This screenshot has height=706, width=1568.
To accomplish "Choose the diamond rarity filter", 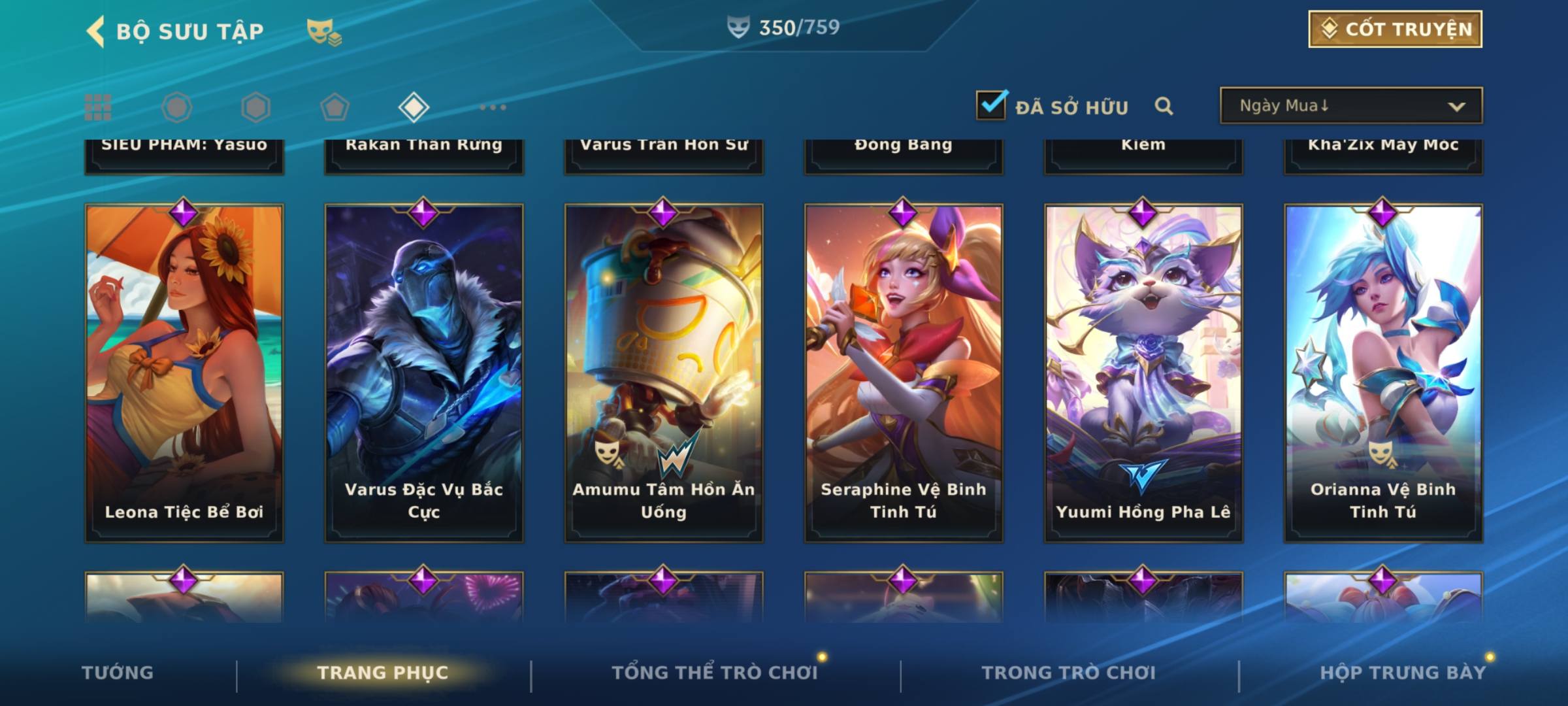I will tap(414, 107).
